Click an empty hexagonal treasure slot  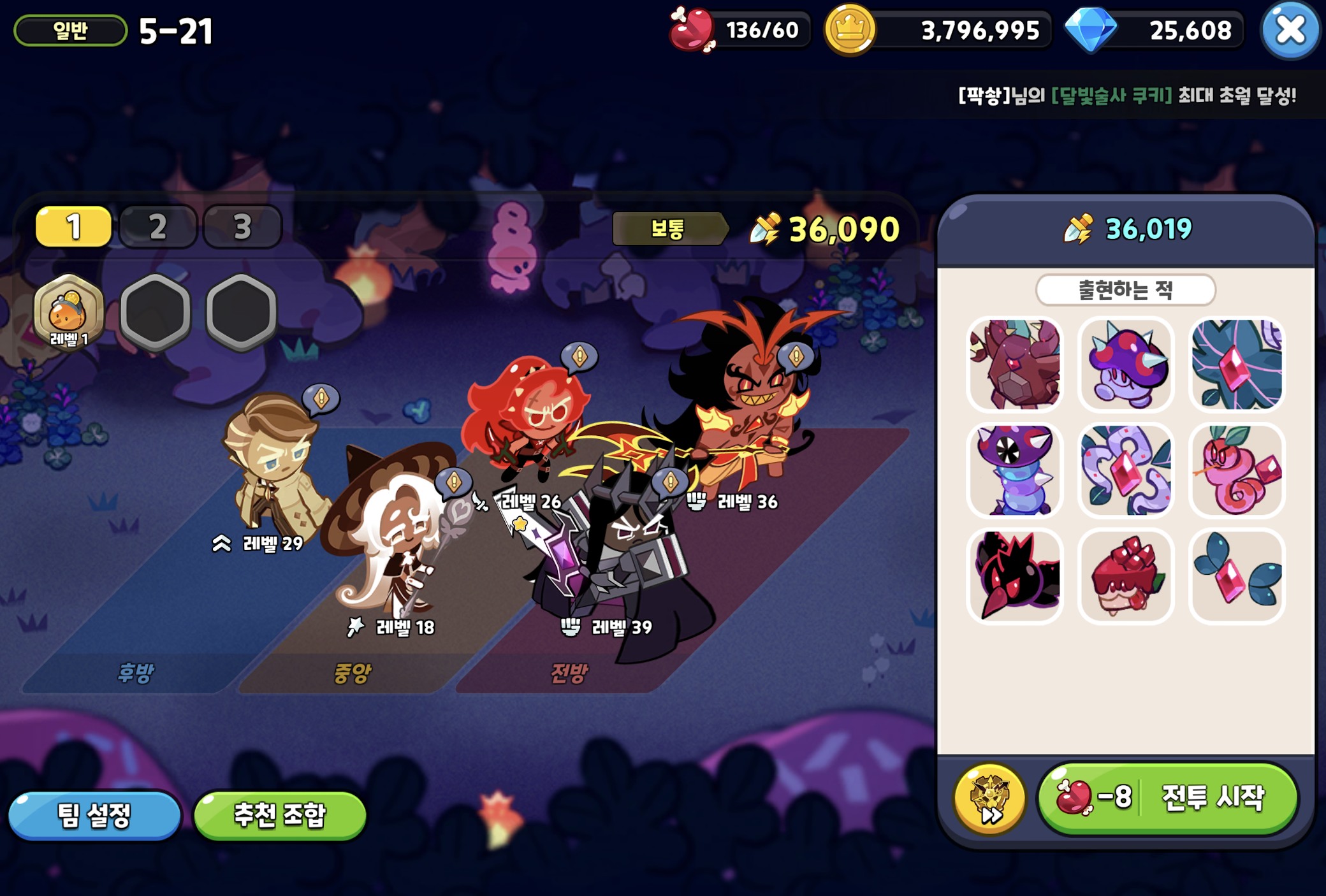[155, 310]
